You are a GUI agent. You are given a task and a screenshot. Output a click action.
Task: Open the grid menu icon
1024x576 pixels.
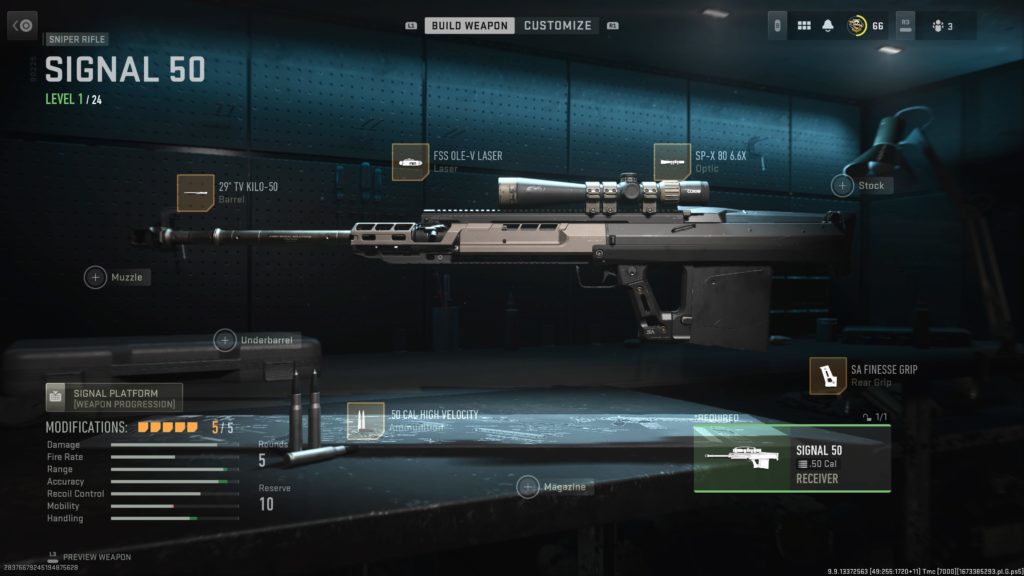point(803,26)
